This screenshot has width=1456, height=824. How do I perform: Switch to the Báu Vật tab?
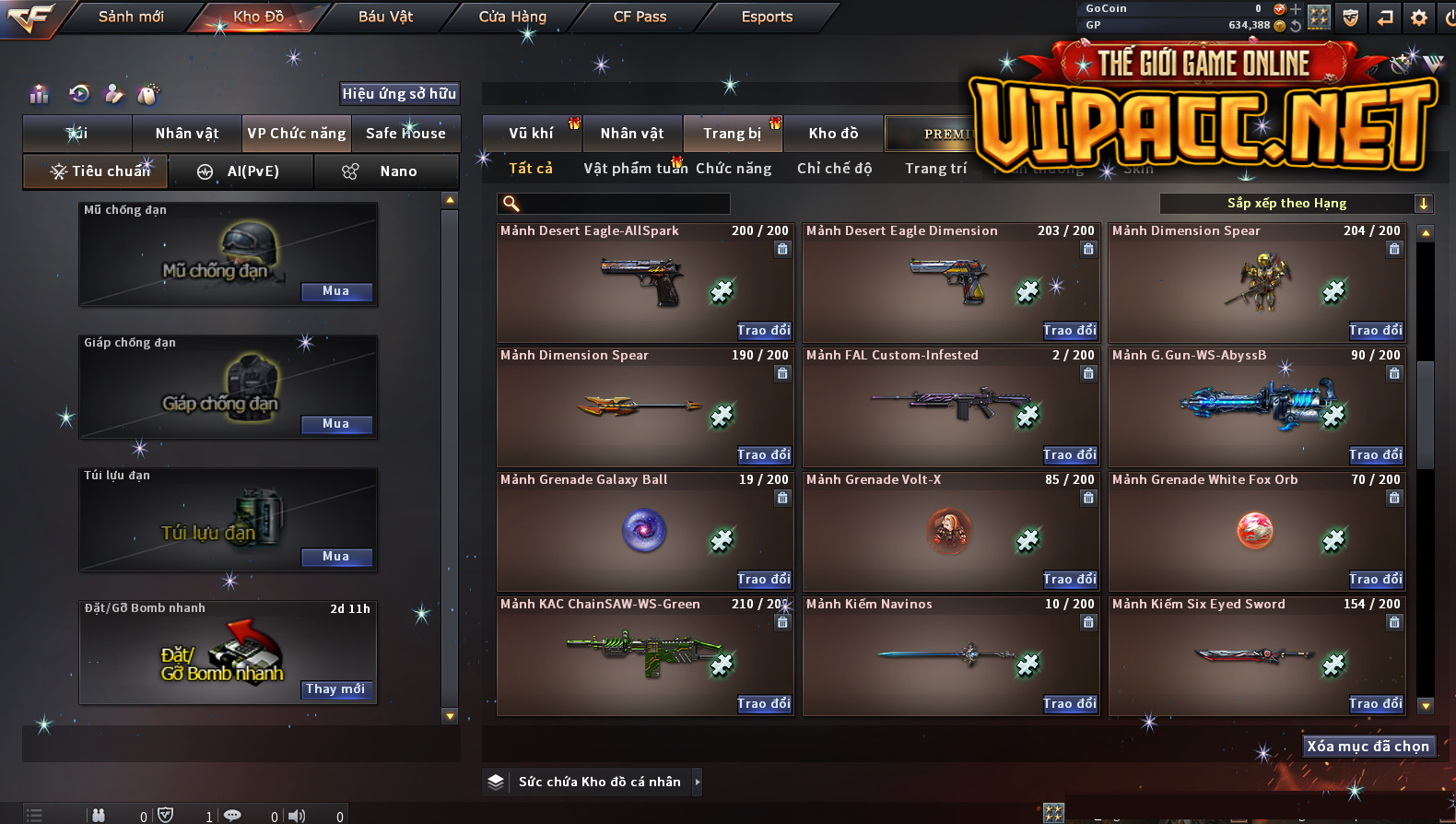click(x=385, y=17)
